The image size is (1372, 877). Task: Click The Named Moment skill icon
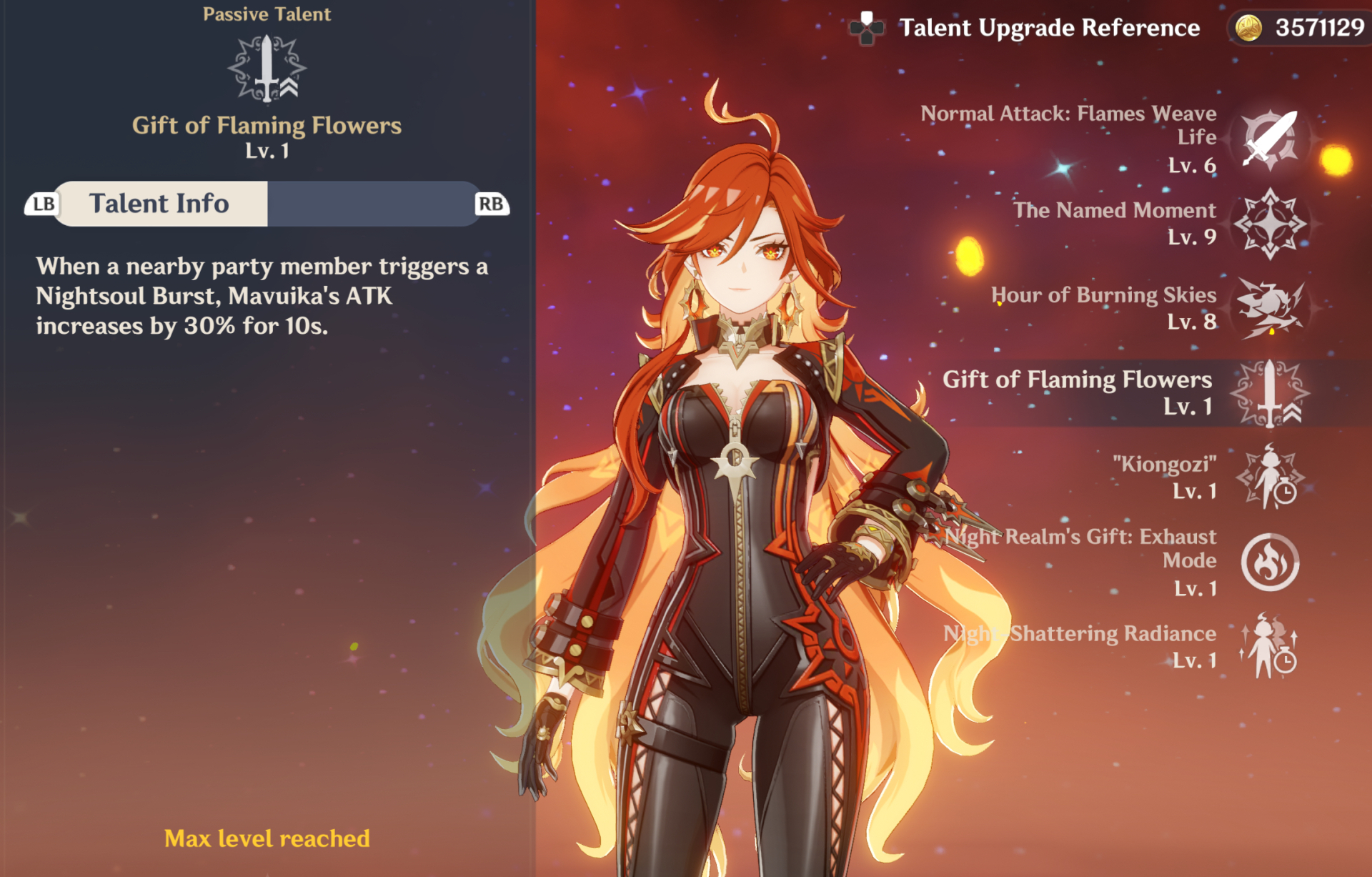point(1271,223)
